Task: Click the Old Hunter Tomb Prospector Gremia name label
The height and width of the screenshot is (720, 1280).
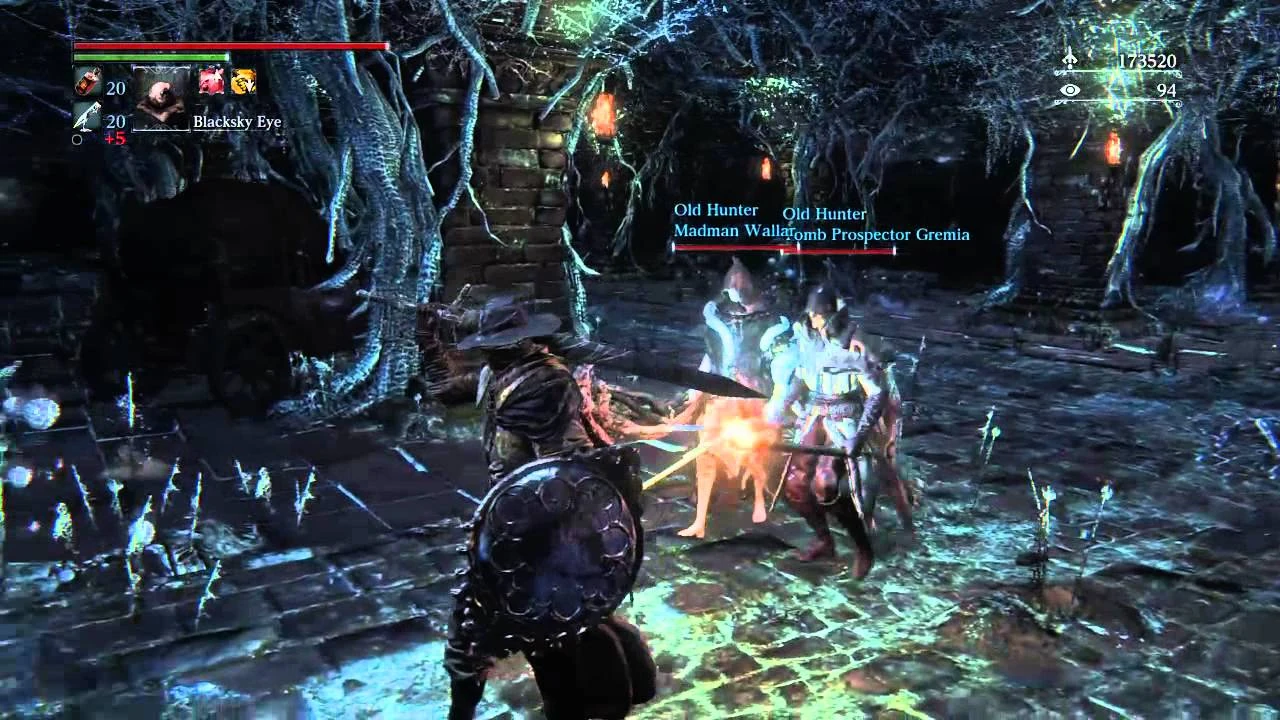Action: tap(878, 234)
